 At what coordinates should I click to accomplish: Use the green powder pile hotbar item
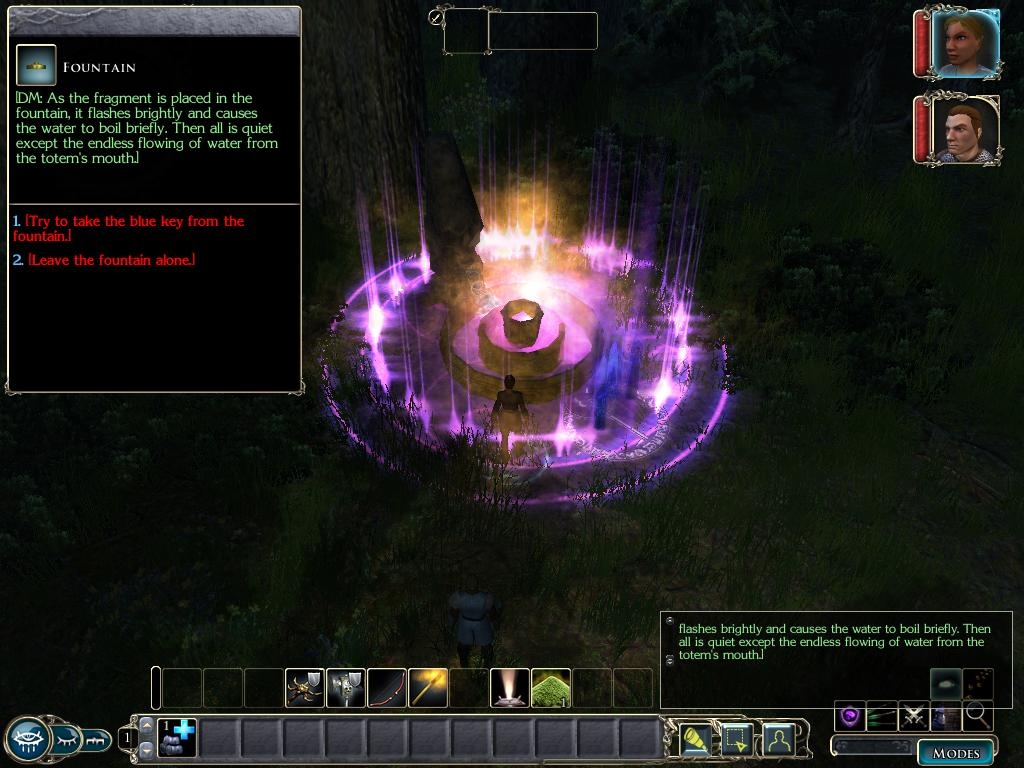[x=551, y=688]
